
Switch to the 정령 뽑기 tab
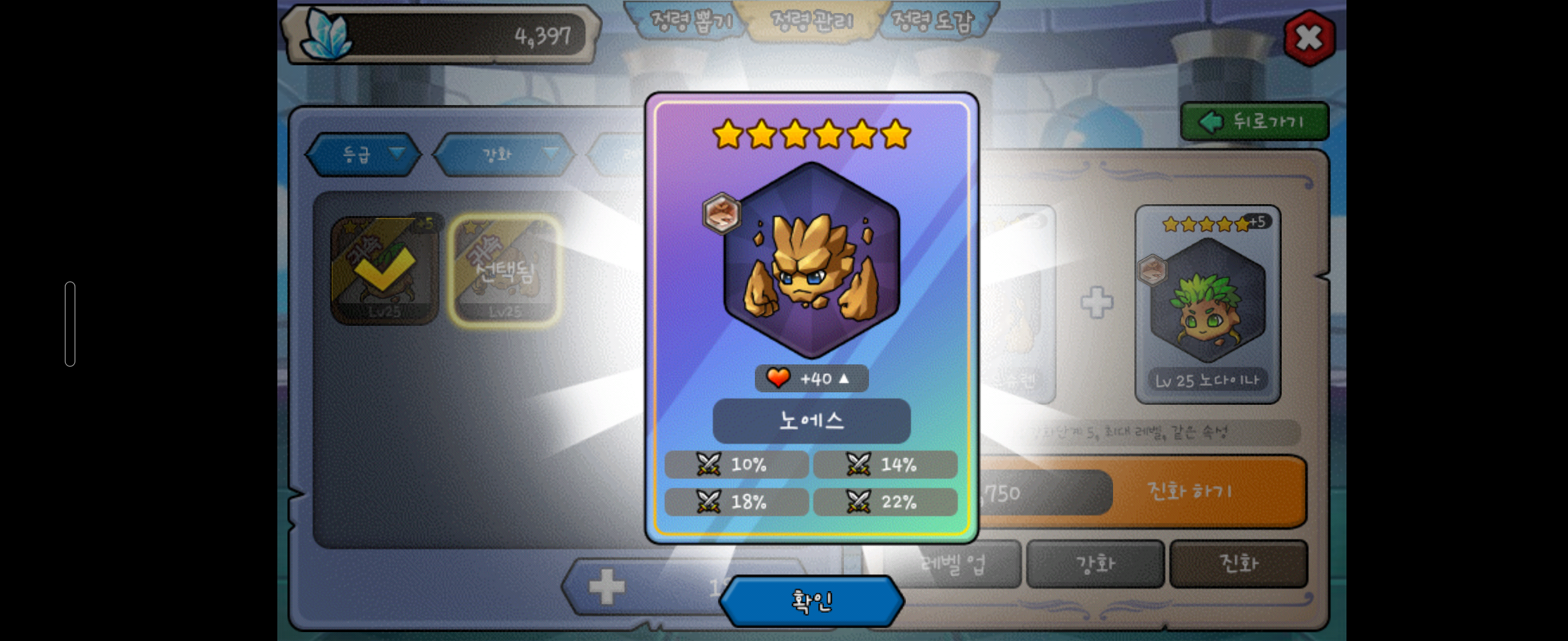(x=688, y=22)
